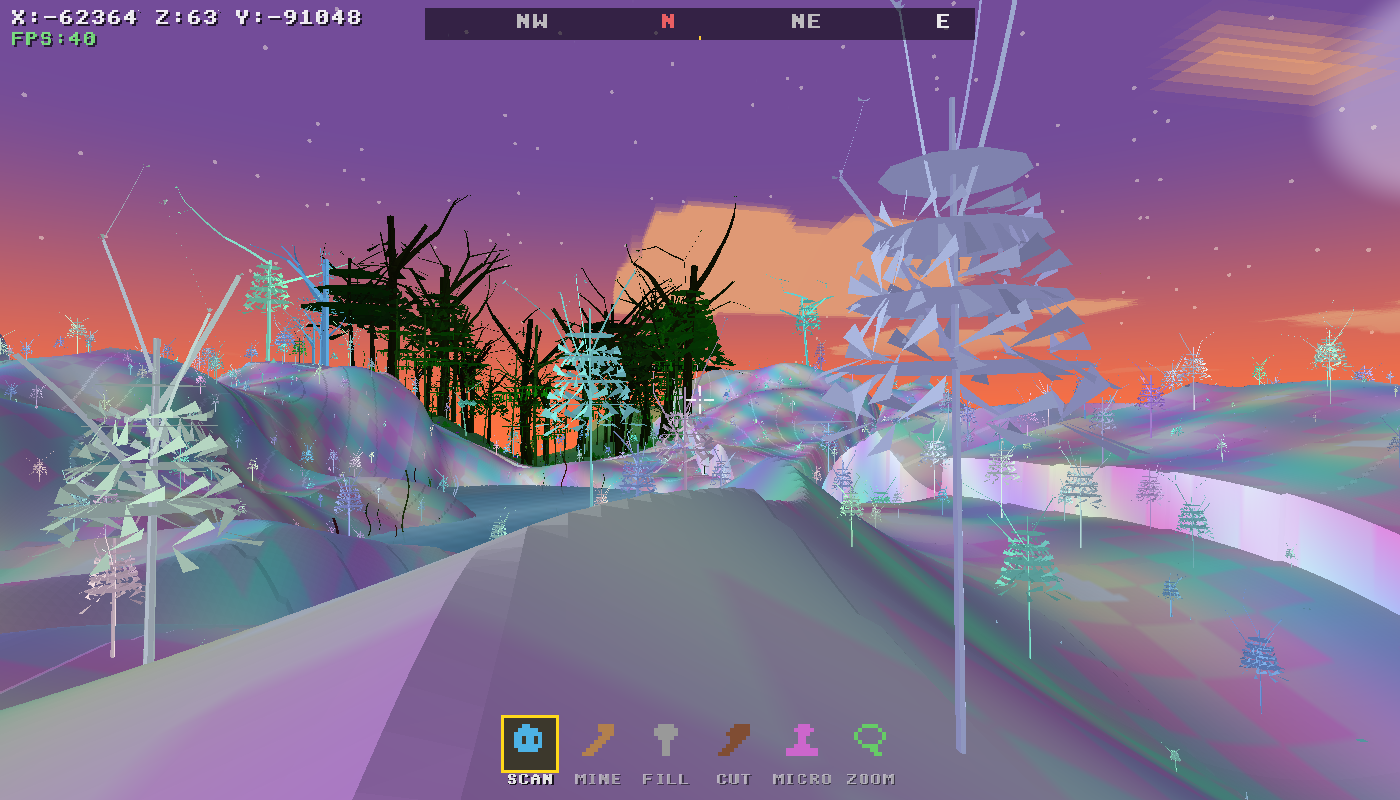Switch to the NE heading on the compass
The width and height of the screenshot is (1400, 800).
[x=807, y=19]
